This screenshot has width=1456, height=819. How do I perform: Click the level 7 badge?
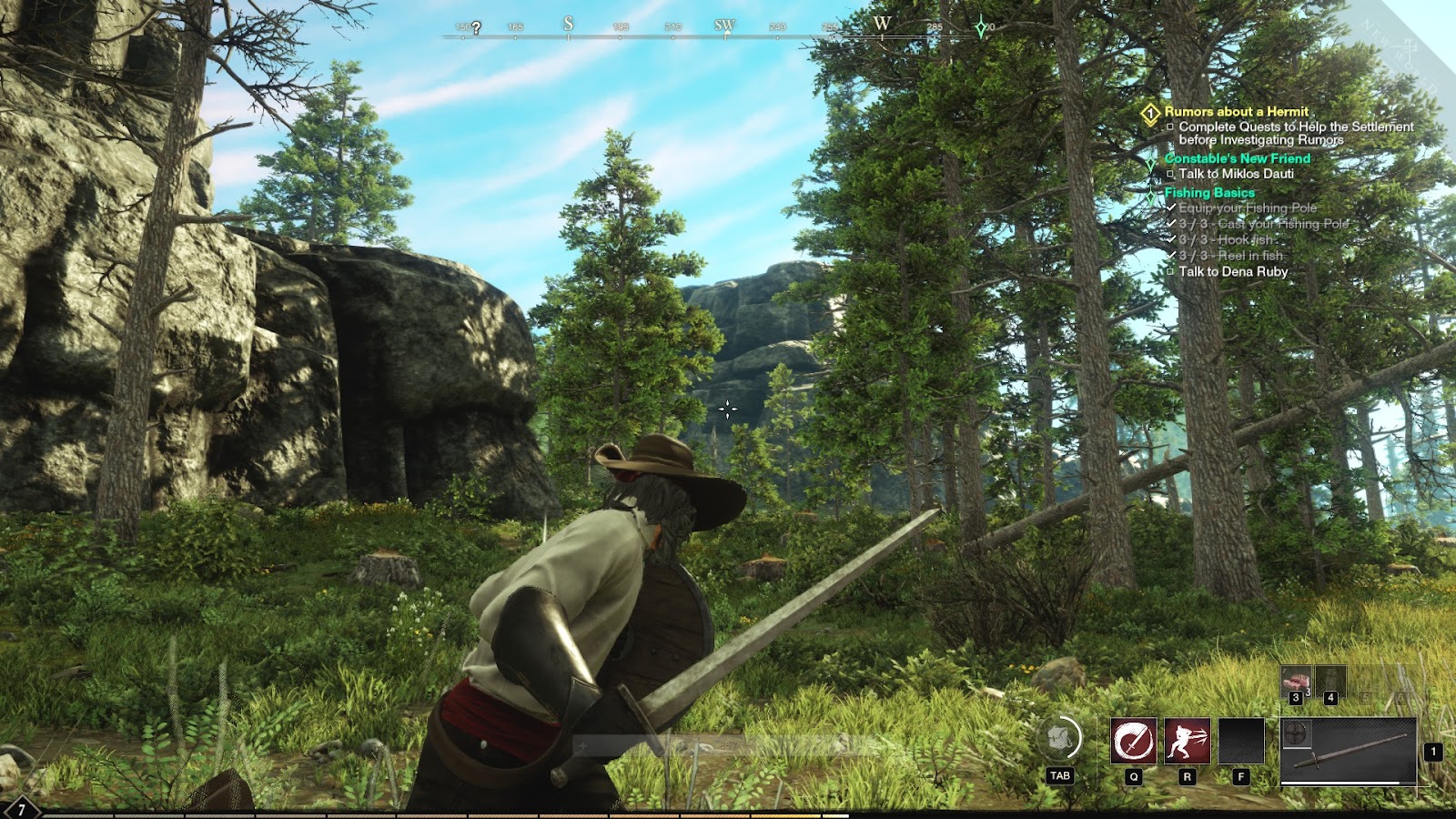(x=21, y=809)
